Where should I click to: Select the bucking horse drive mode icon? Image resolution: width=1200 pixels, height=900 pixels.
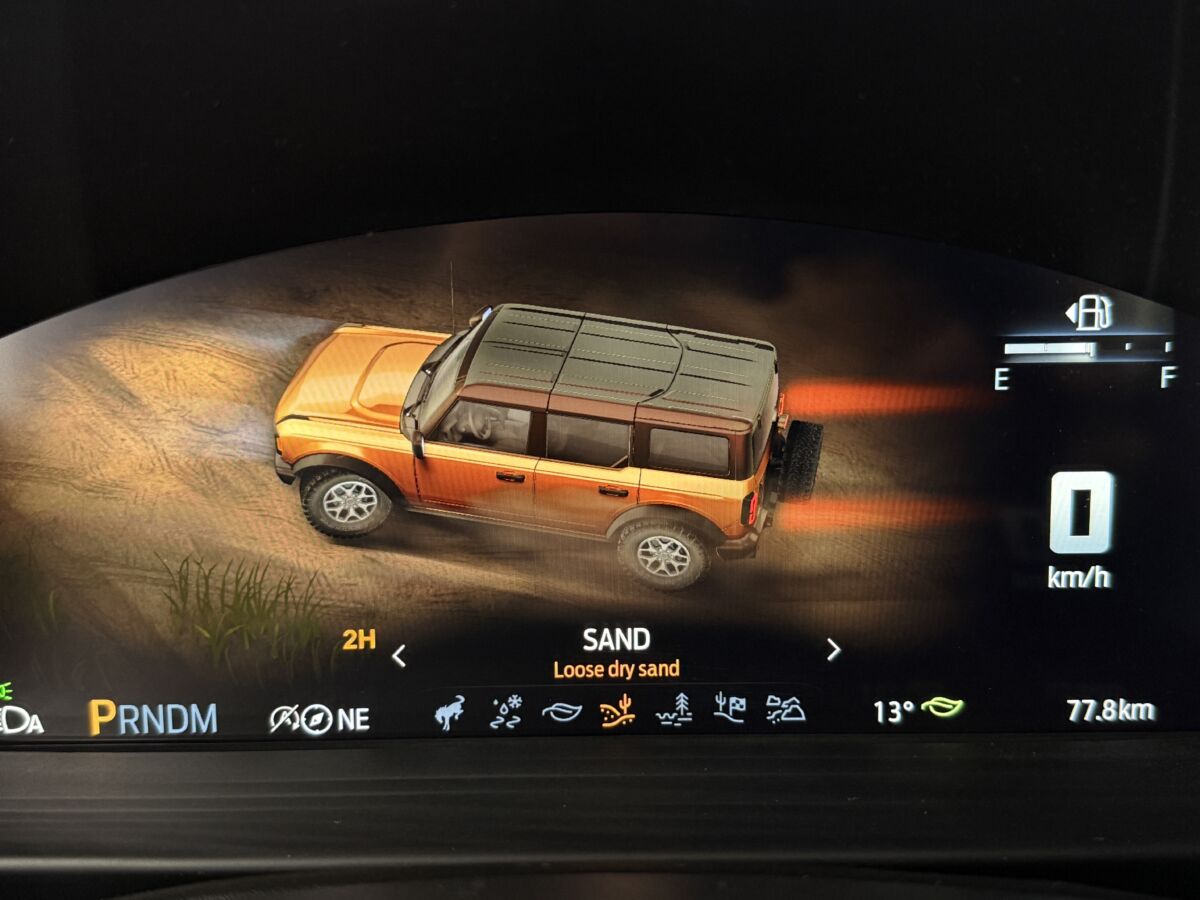[x=450, y=714]
